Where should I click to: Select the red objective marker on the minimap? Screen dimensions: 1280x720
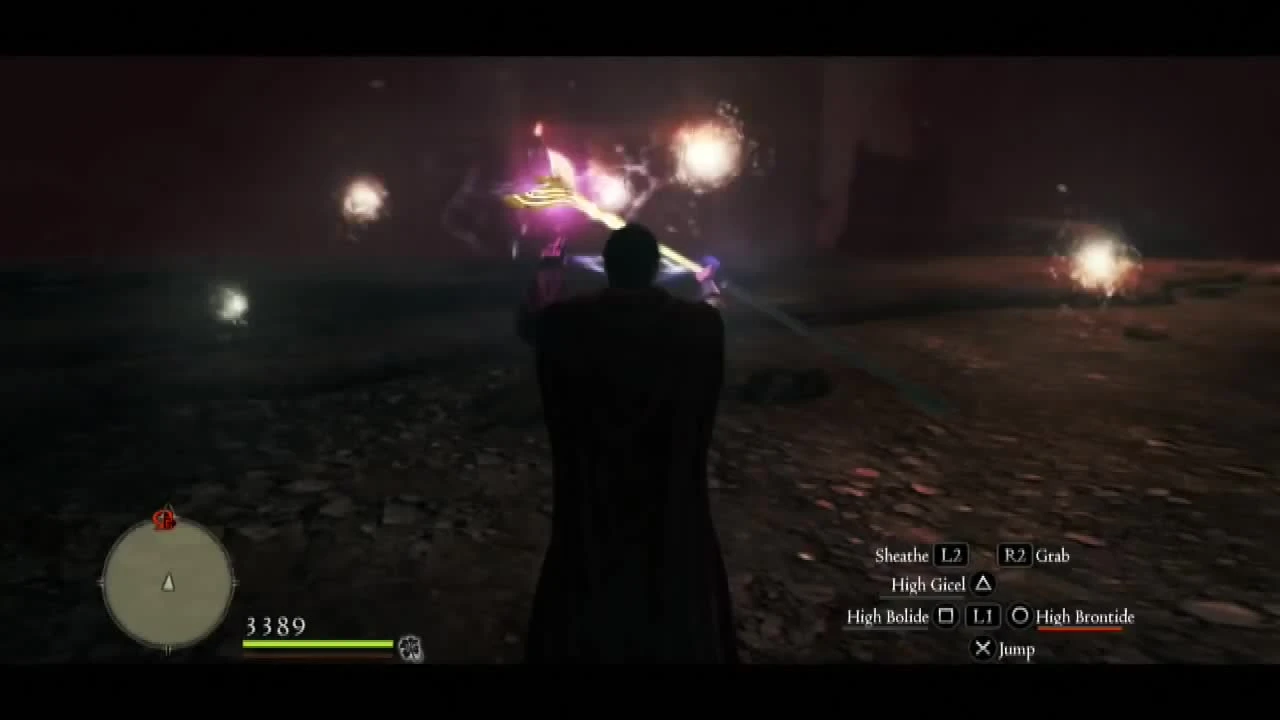(163, 521)
